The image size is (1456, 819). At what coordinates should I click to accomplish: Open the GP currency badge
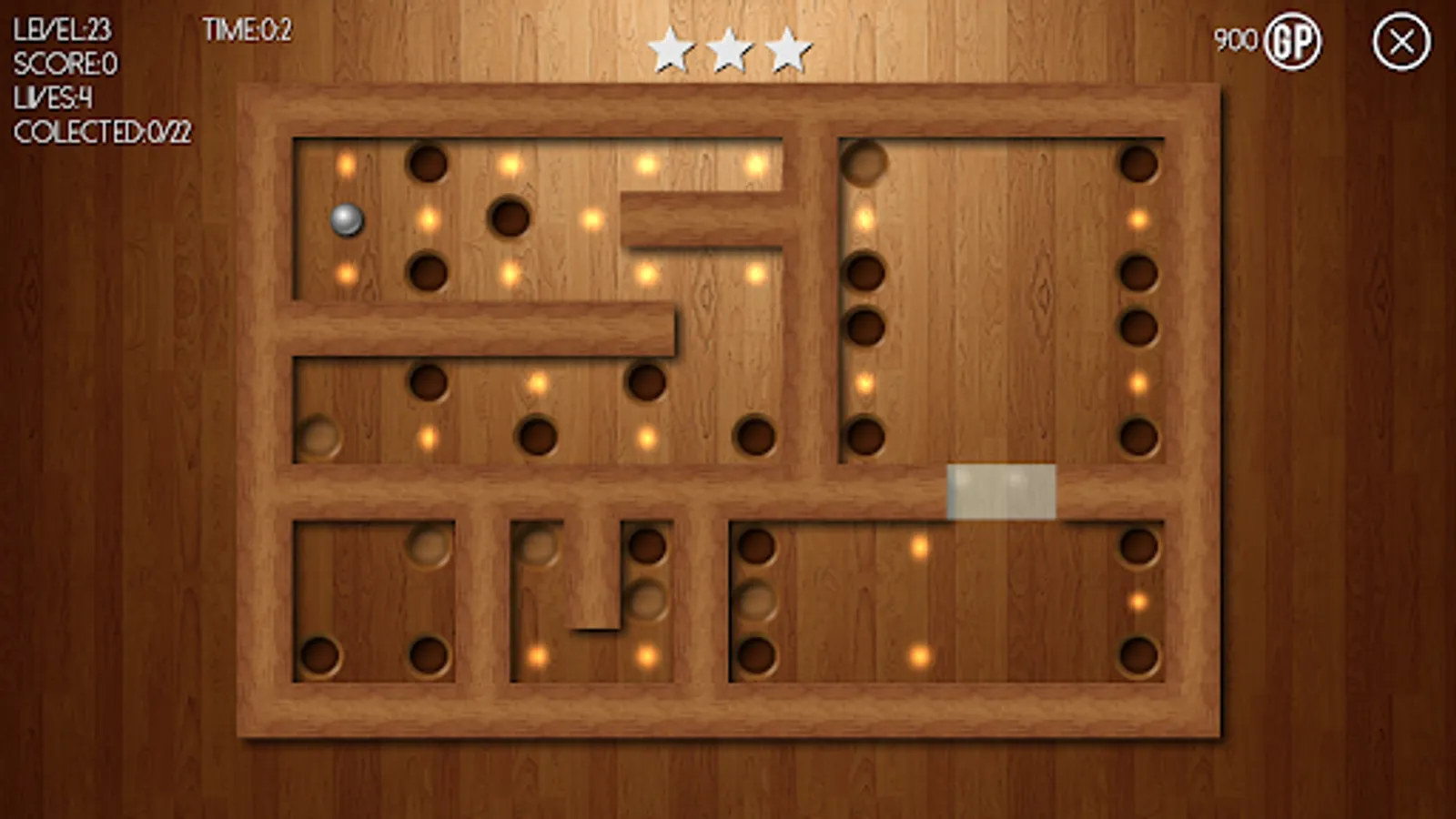tap(1291, 41)
